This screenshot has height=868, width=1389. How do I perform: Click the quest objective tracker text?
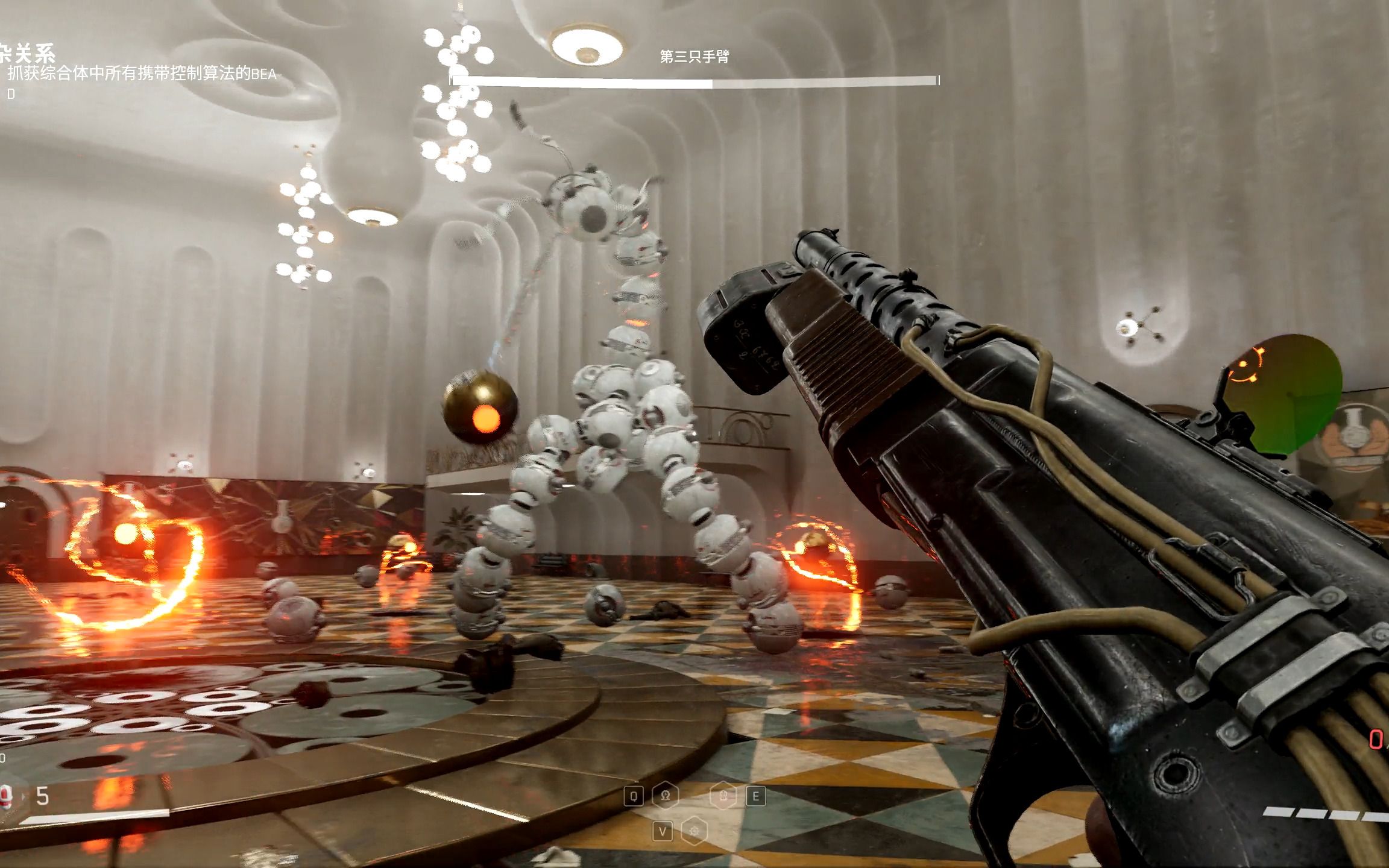pos(145,75)
